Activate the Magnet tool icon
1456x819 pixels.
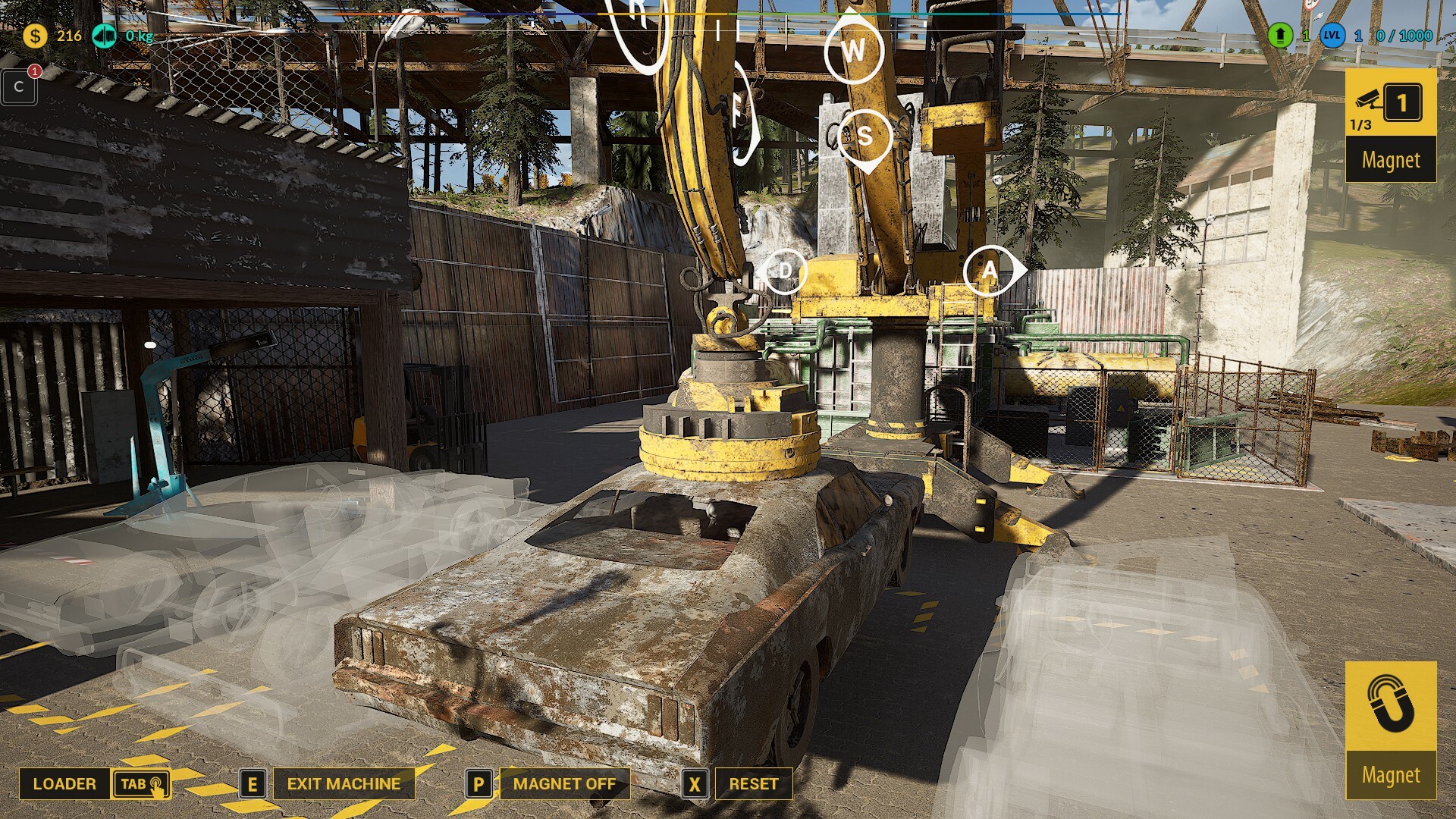(x=1390, y=705)
